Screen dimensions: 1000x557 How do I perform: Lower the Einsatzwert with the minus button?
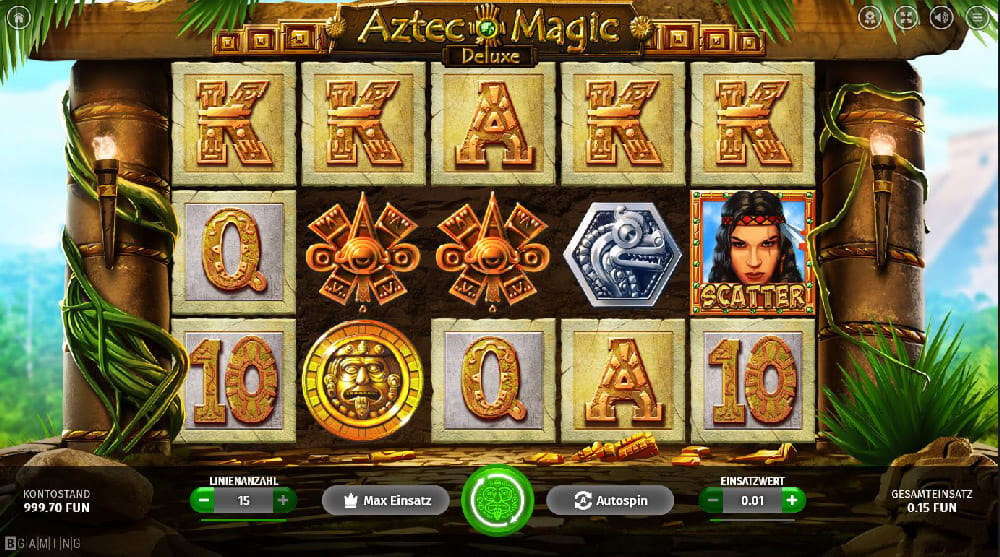[x=712, y=500]
